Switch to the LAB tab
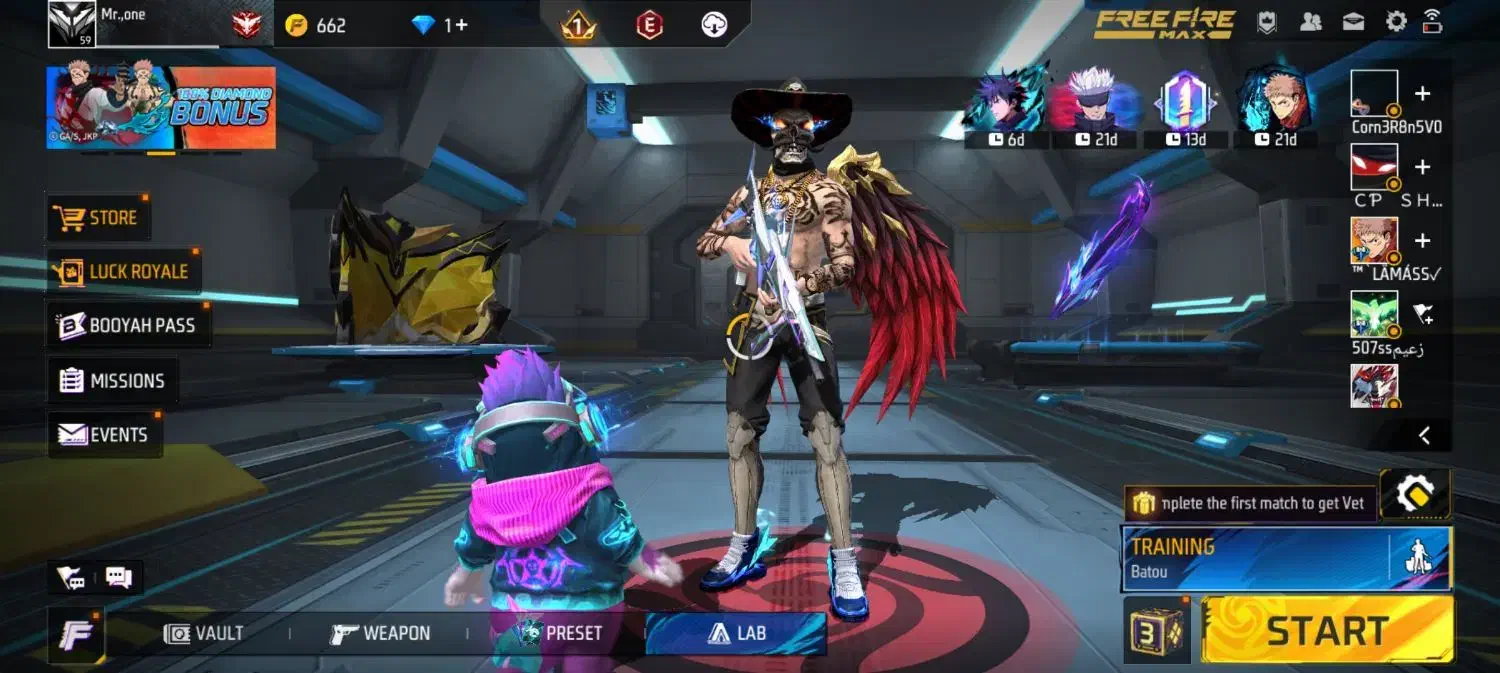Screen dimensions: 1500x673 coord(736,633)
